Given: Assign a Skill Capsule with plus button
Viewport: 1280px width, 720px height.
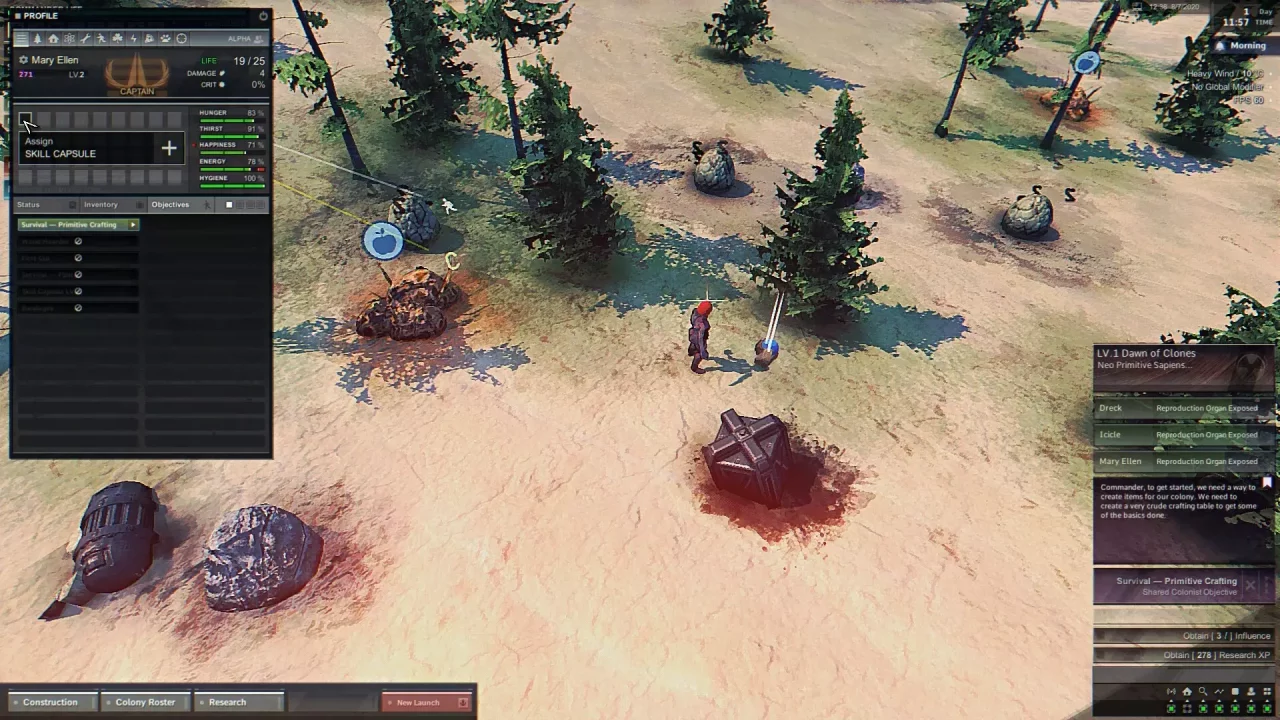Looking at the screenshot, I should click(169, 149).
